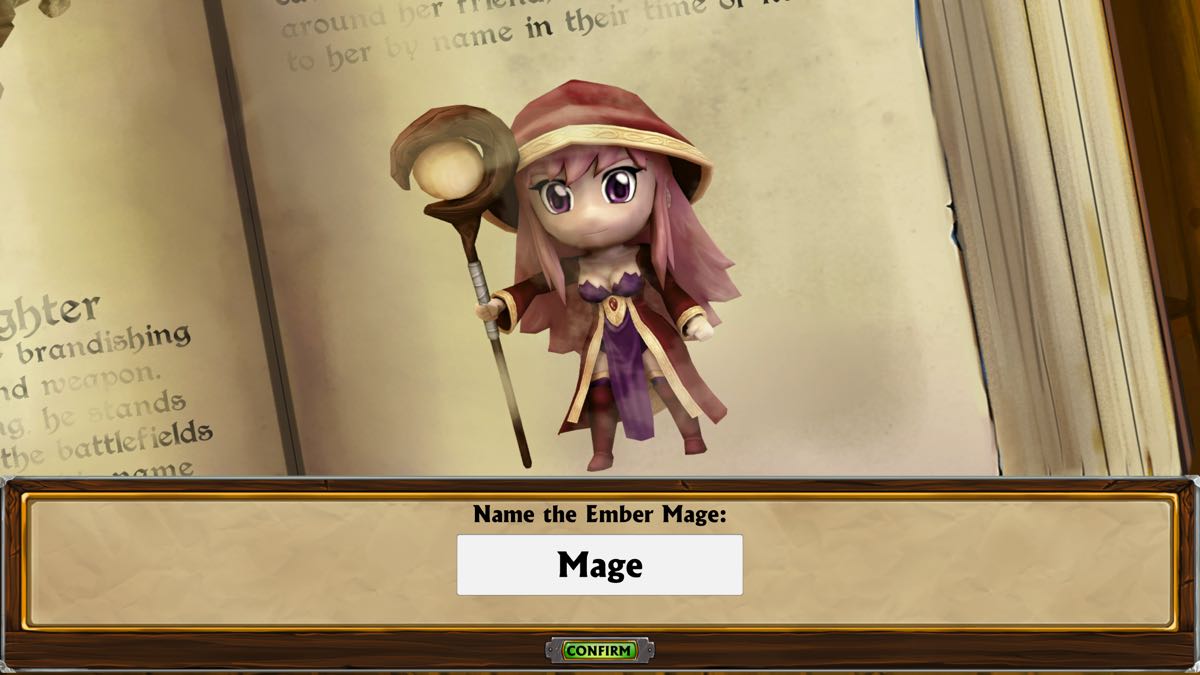Click the Ember Mage name input field
This screenshot has height=675, width=1200.
point(600,565)
